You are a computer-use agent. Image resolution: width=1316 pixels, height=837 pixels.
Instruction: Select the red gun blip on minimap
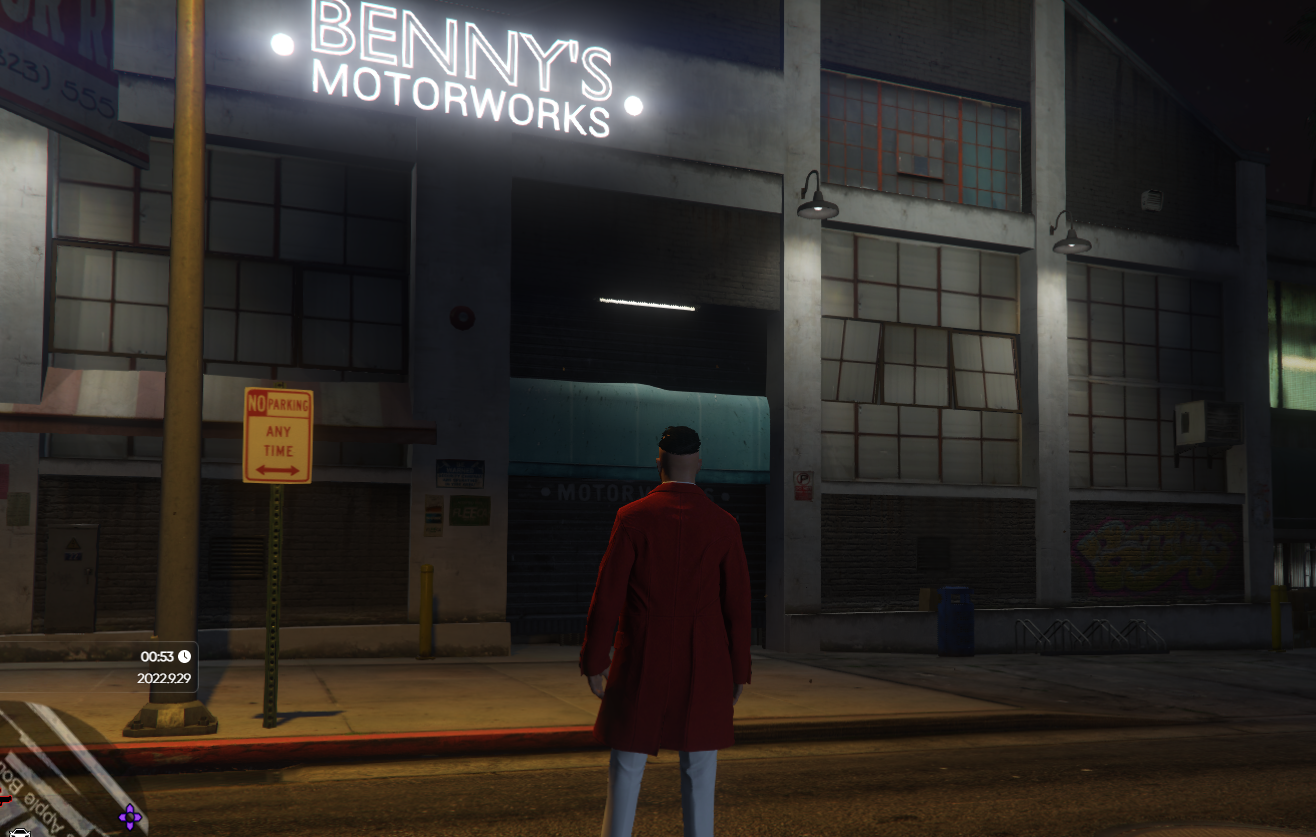tap(4, 799)
